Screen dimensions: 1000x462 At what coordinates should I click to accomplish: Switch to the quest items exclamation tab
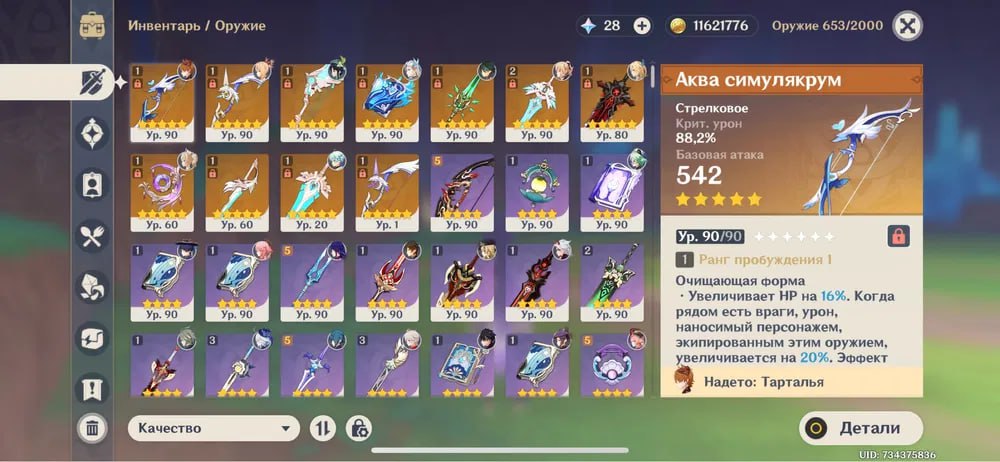click(x=93, y=388)
